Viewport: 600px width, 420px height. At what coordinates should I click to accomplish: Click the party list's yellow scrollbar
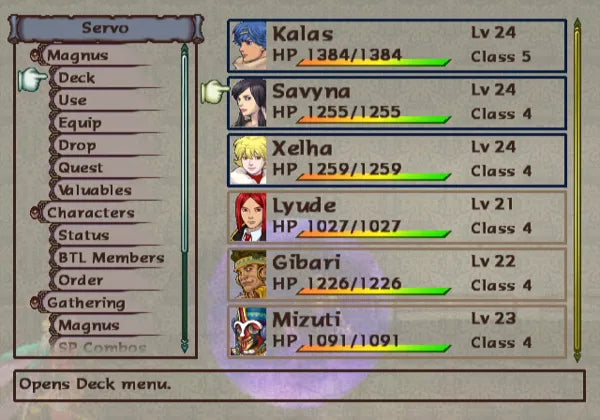(576, 190)
